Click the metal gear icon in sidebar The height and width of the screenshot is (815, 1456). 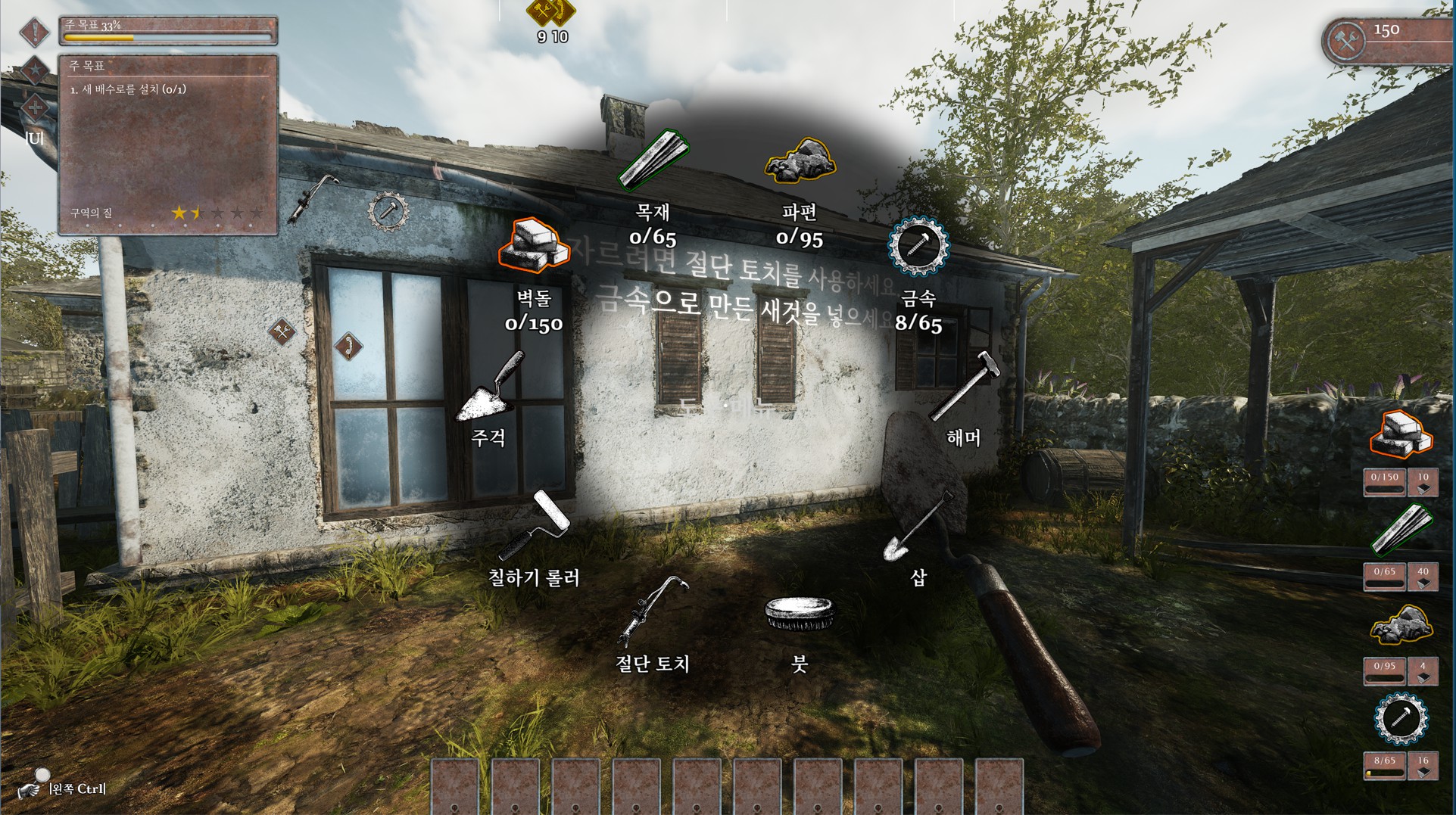[x=1401, y=718]
